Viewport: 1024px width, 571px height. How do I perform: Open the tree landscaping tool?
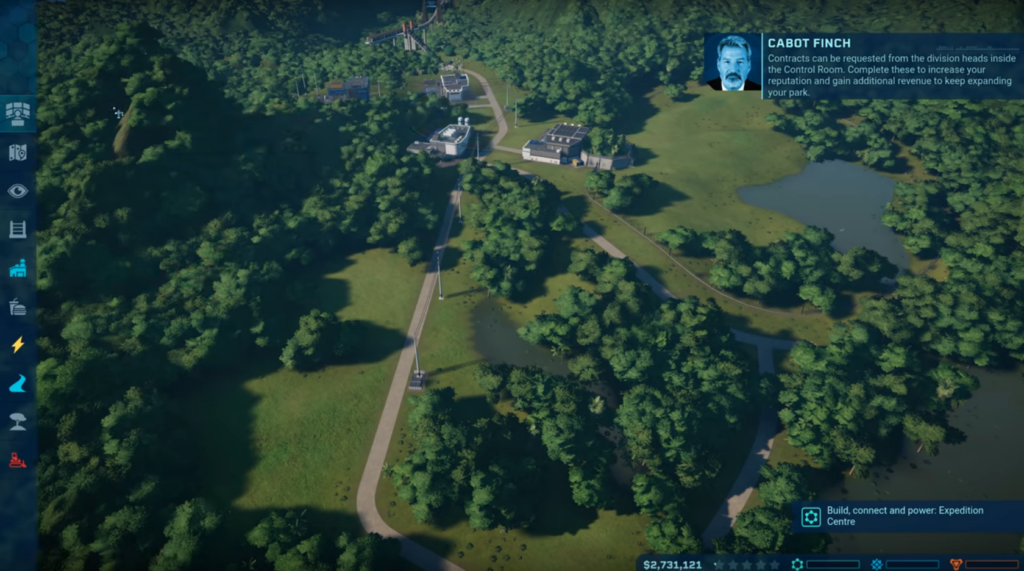[18, 421]
